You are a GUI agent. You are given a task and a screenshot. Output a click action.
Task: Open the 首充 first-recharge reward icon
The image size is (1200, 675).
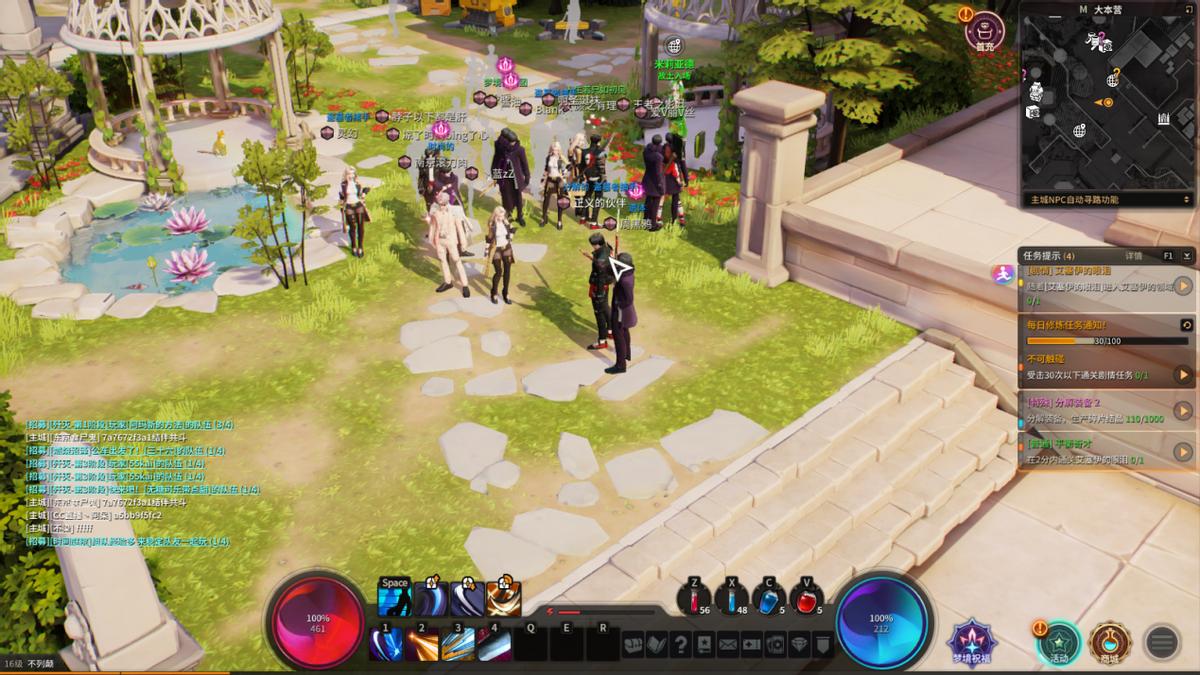click(x=984, y=30)
